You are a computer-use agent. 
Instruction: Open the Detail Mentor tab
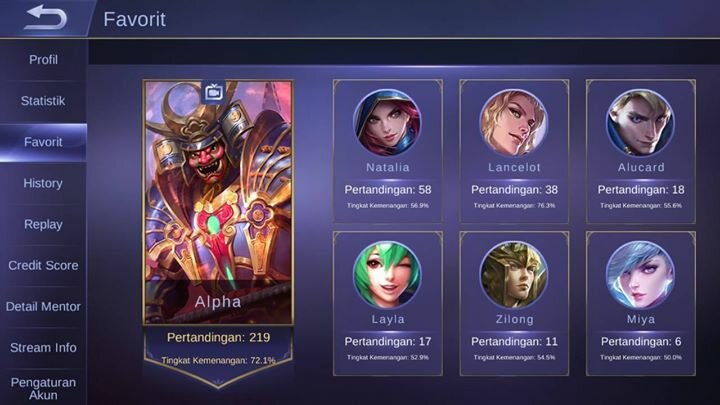(x=43, y=306)
